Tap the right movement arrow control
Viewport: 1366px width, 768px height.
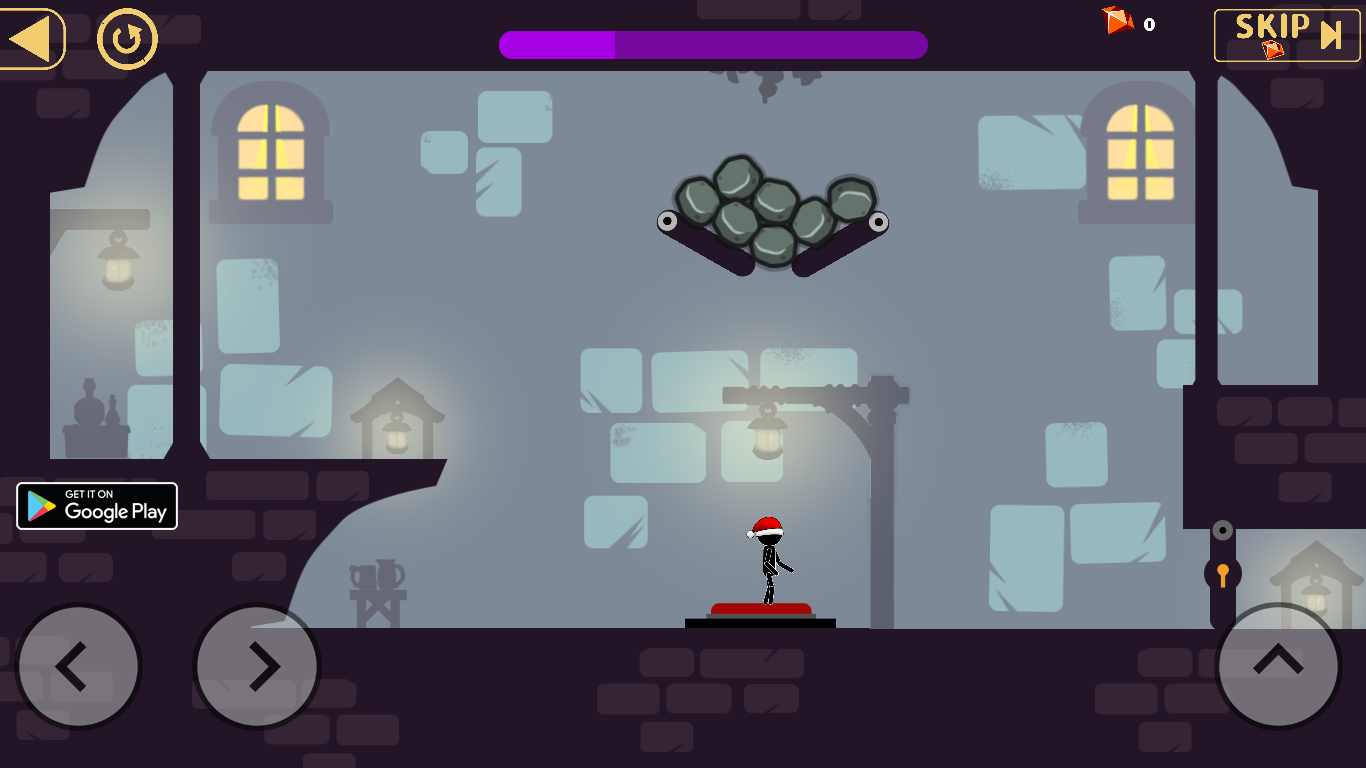257,666
